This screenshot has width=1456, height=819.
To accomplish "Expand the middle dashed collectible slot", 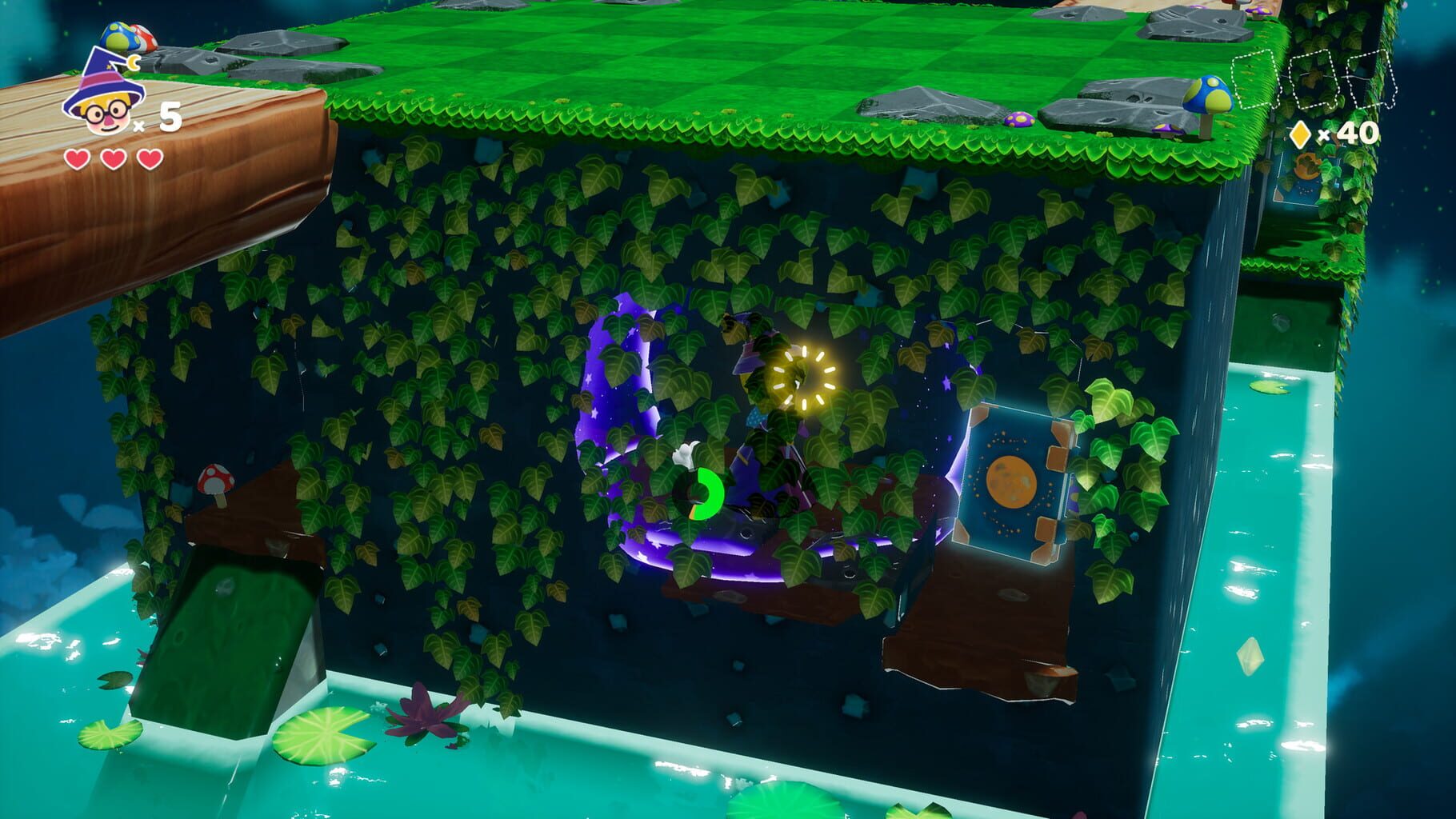I will point(1312,80).
